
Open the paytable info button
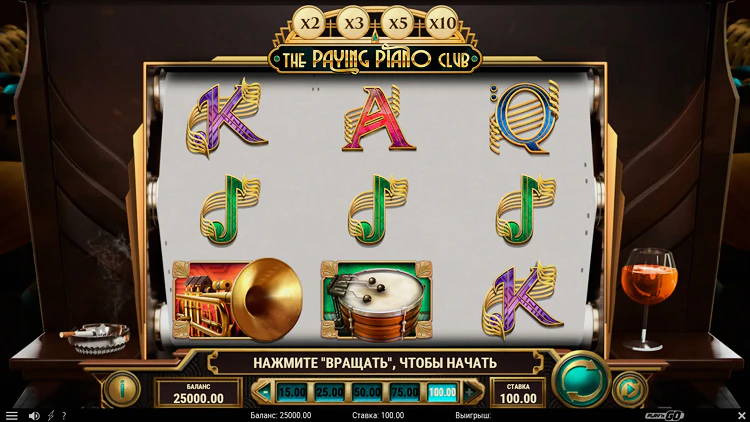pyautogui.click(x=122, y=387)
